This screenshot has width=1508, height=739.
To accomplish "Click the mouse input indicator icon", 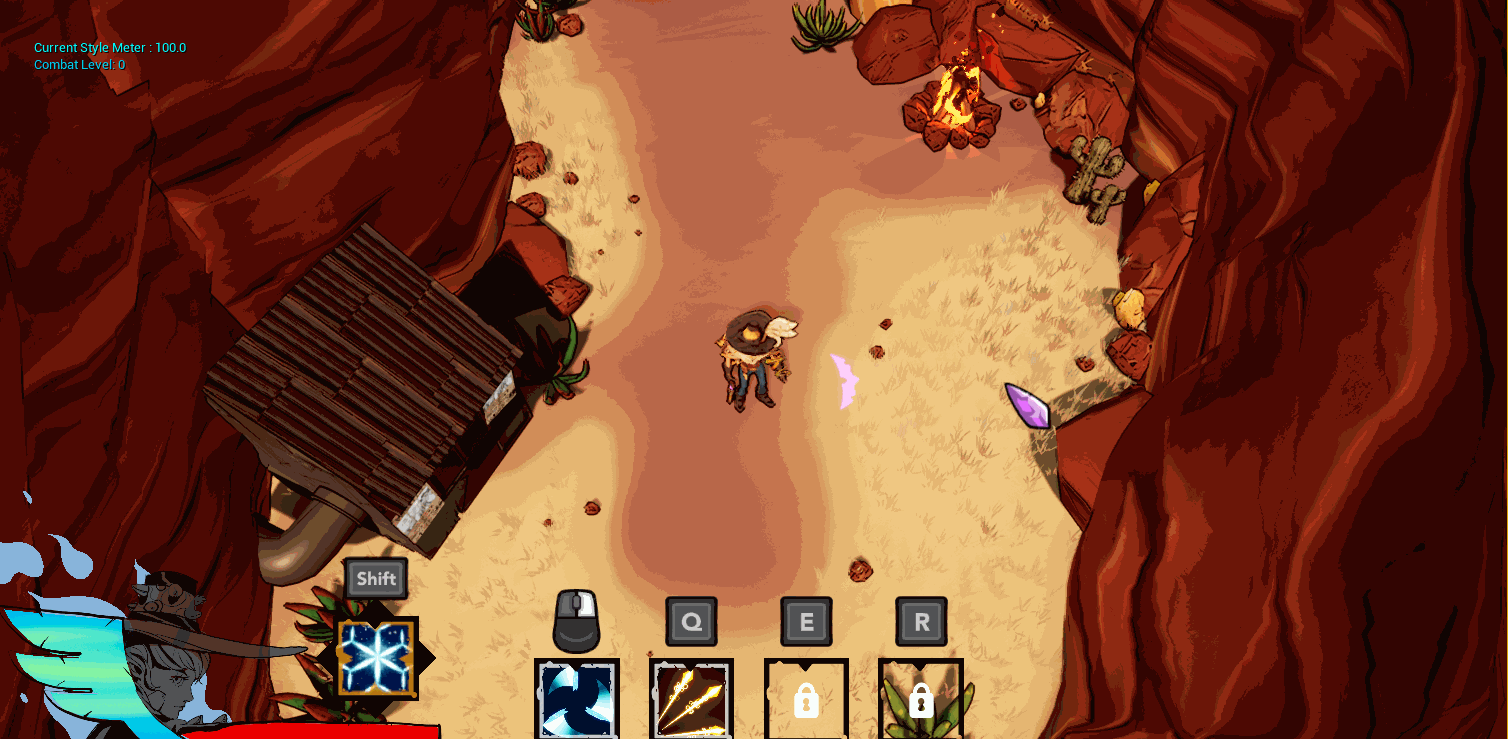I will click(x=576, y=621).
